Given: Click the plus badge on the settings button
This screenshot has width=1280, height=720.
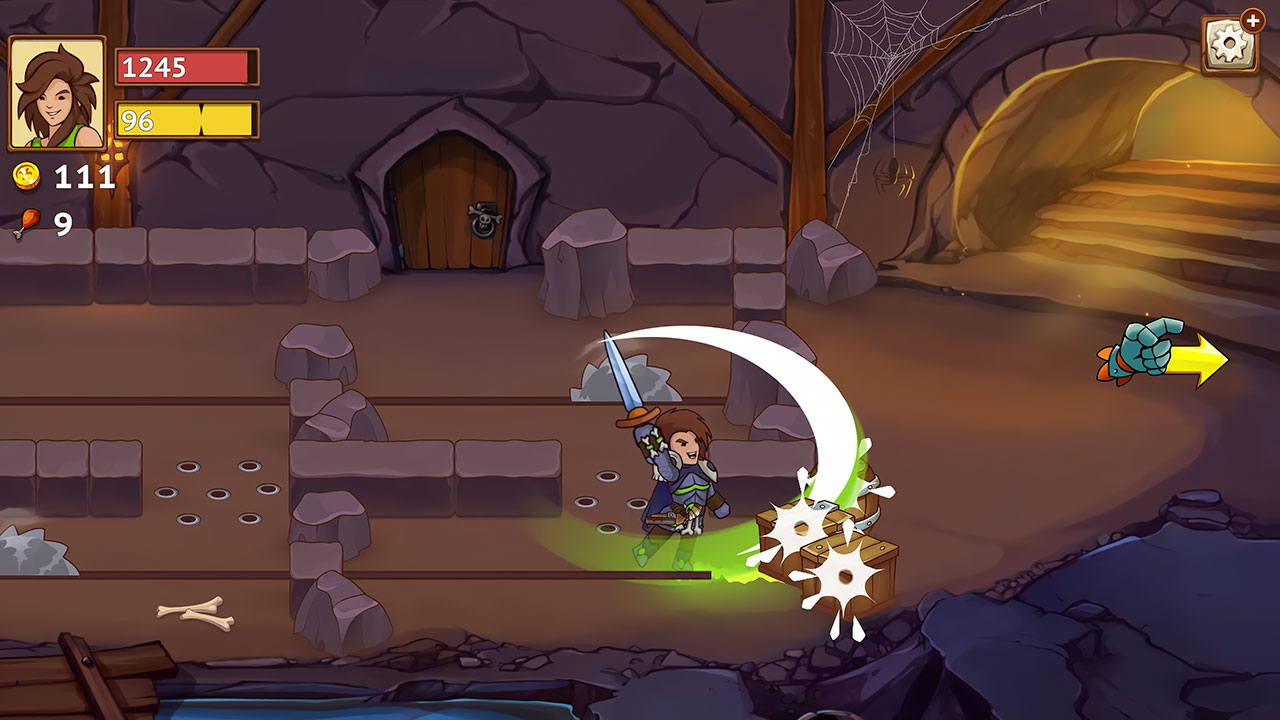Looking at the screenshot, I should 1254,21.
